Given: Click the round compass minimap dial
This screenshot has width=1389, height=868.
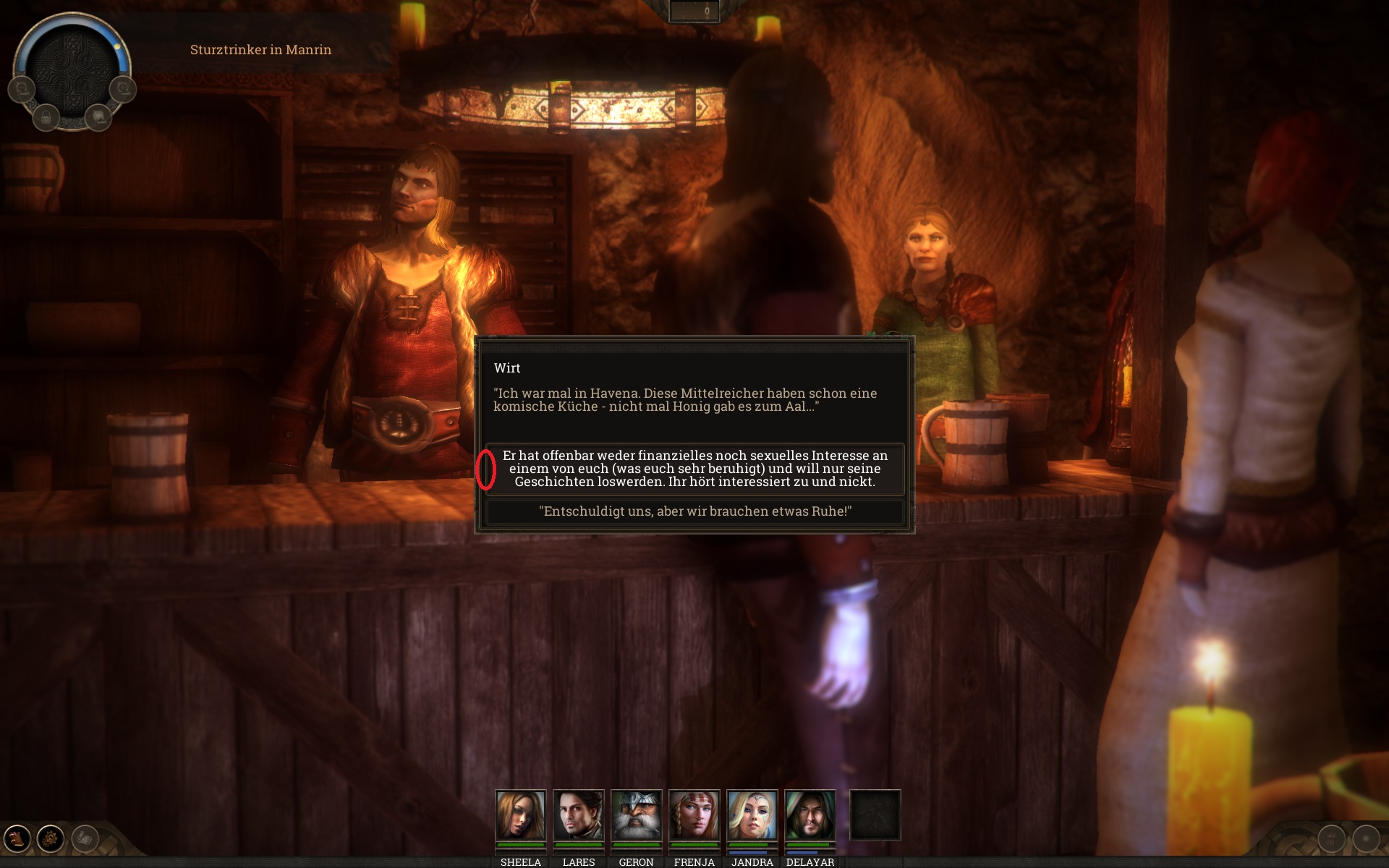Looking at the screenshot, I should click(x=72, y=69).
